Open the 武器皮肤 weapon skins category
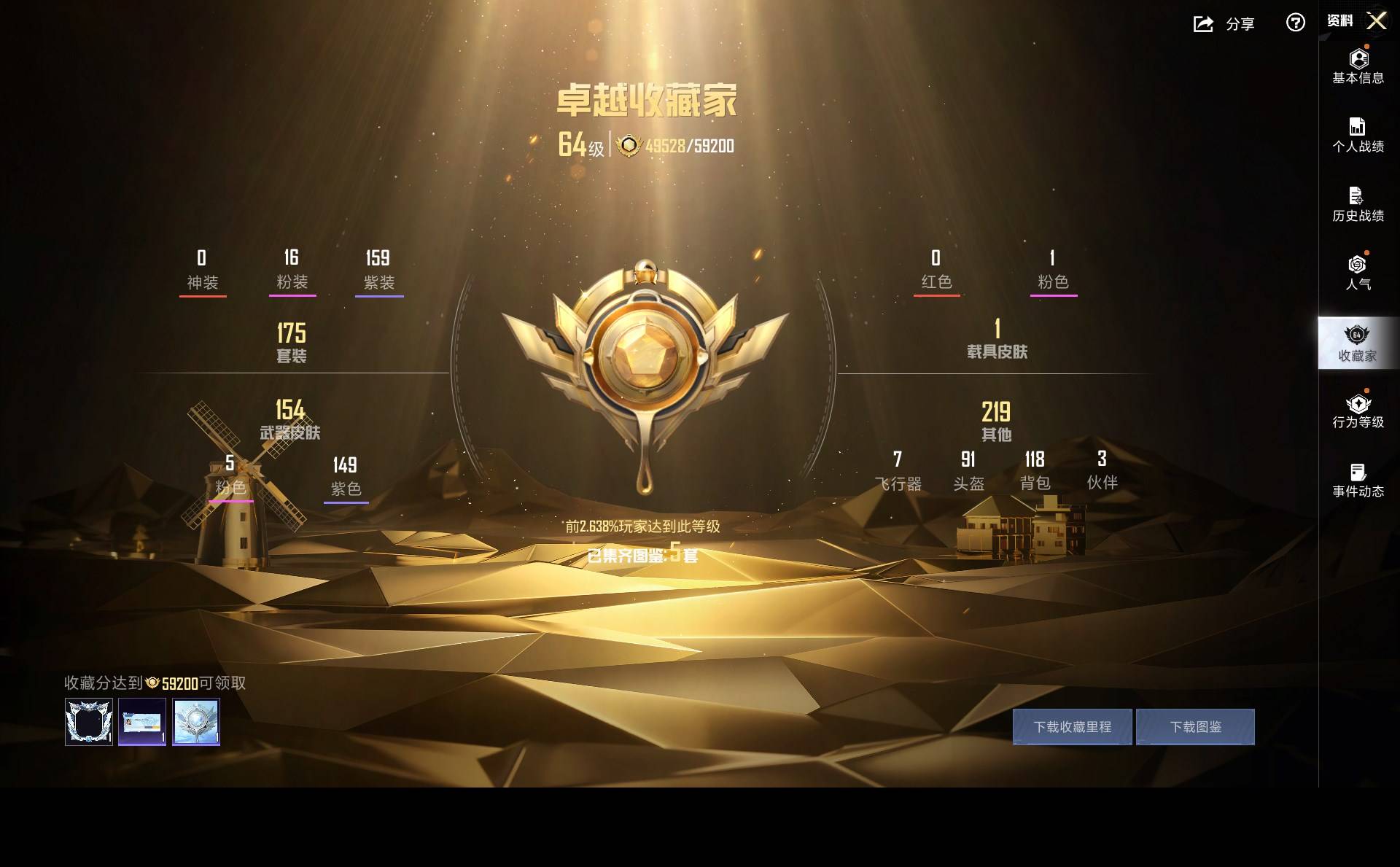 (290, 419)
